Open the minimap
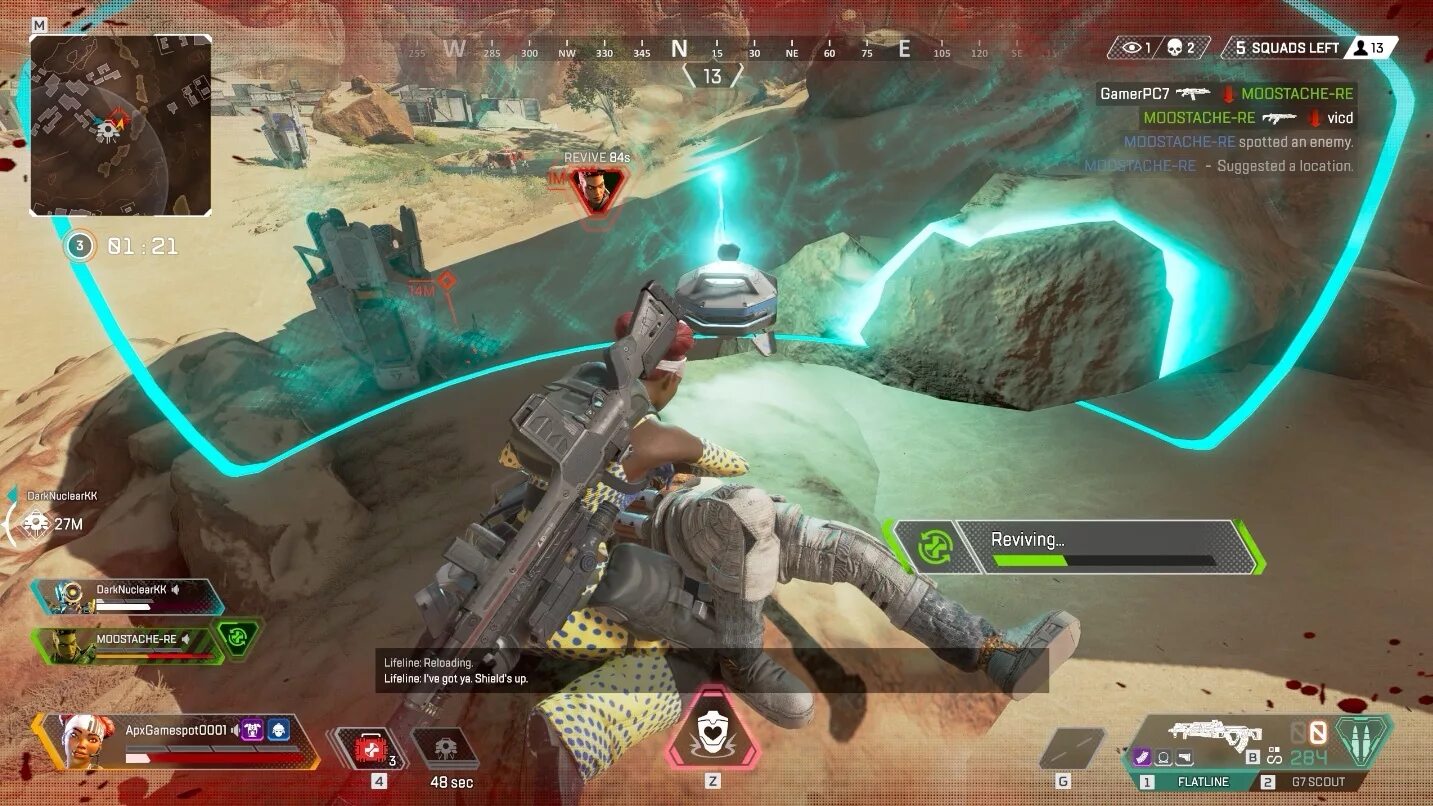This screenshot has height=806, width=1433. pos(120,126)
